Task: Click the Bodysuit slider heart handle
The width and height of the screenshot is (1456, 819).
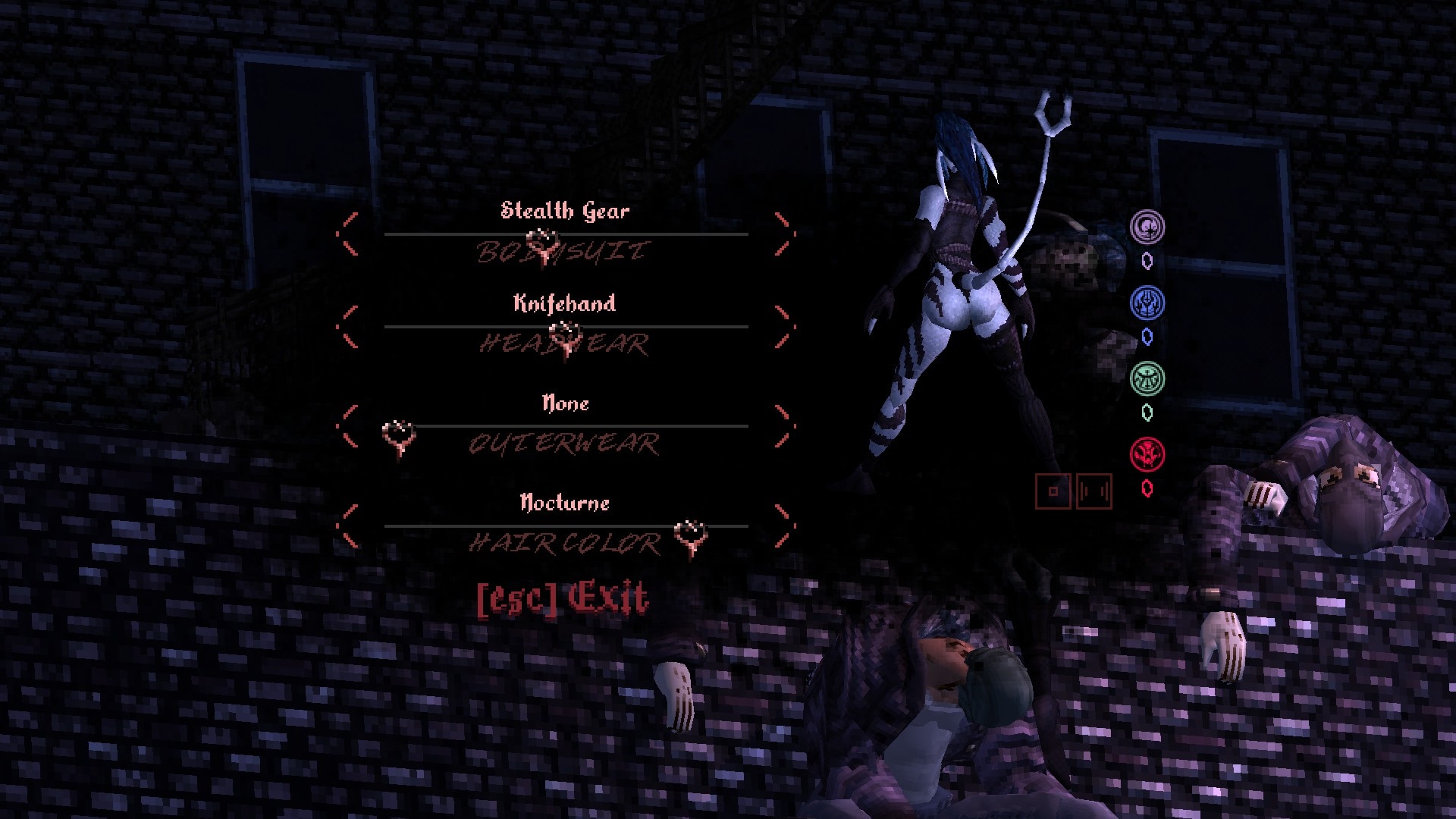Action: (x=543, y=243)
